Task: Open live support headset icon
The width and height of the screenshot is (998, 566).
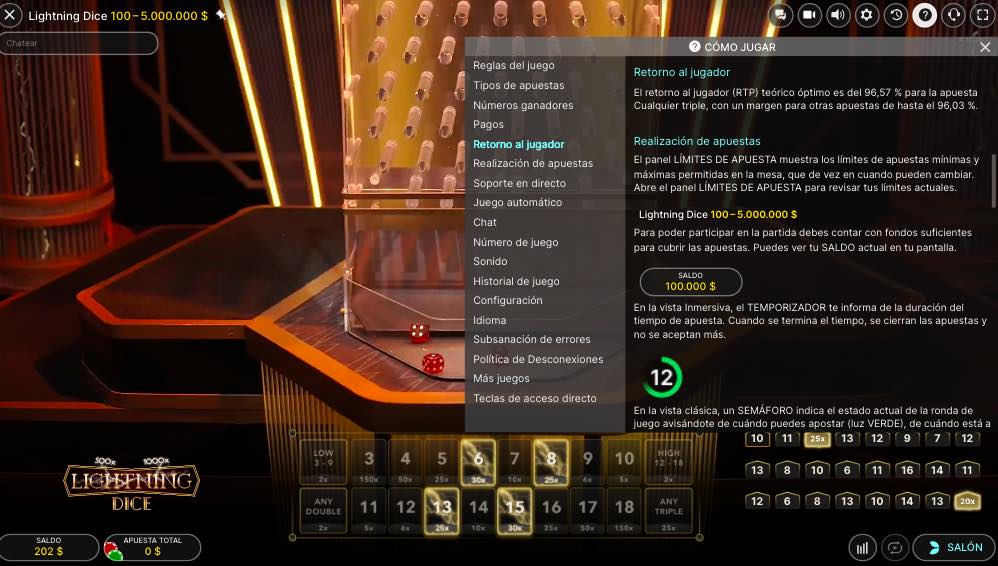Action: [x=954, y=15]
